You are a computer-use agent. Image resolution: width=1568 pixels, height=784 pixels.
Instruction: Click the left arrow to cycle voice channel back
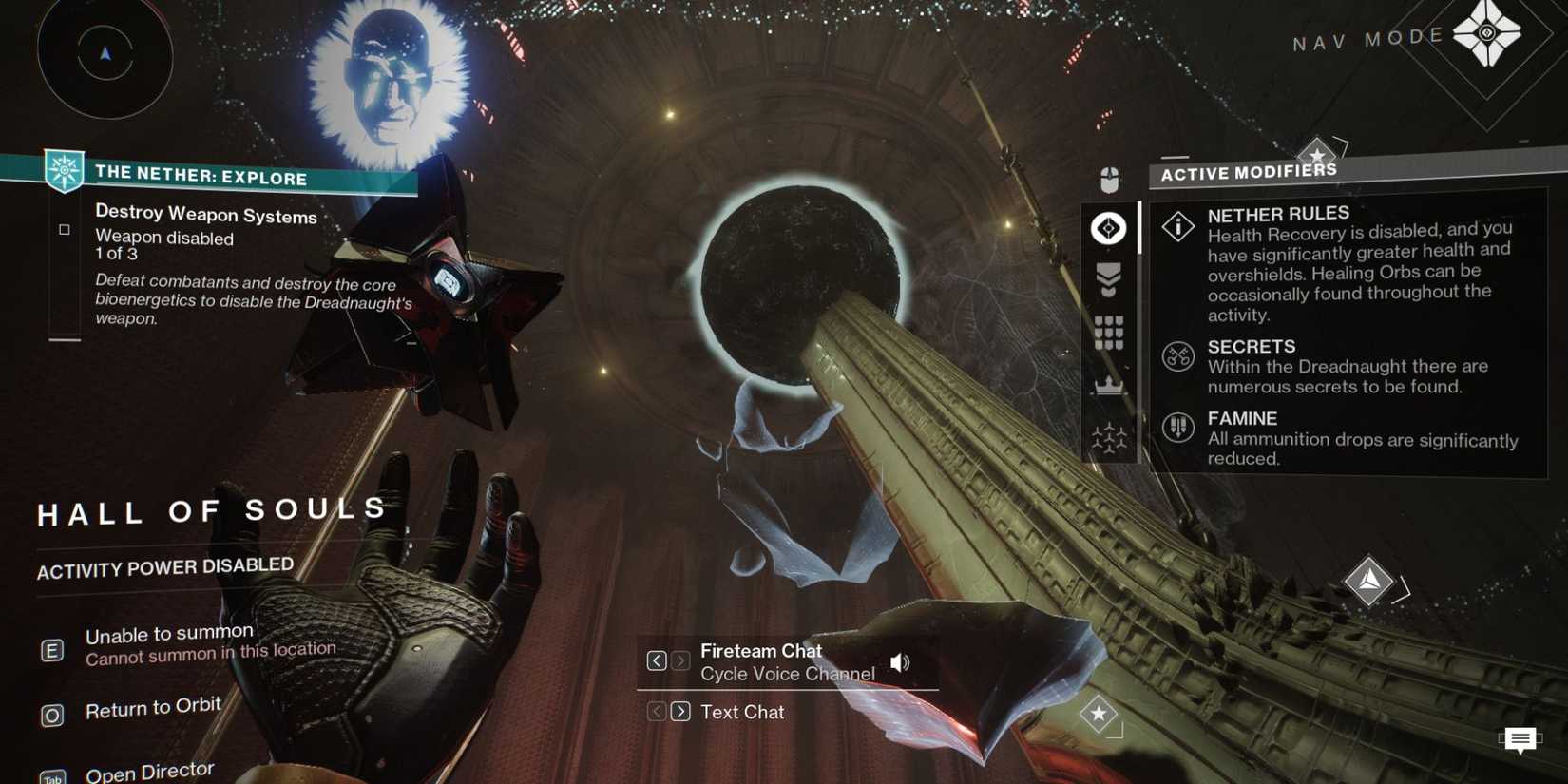[655, 660]
